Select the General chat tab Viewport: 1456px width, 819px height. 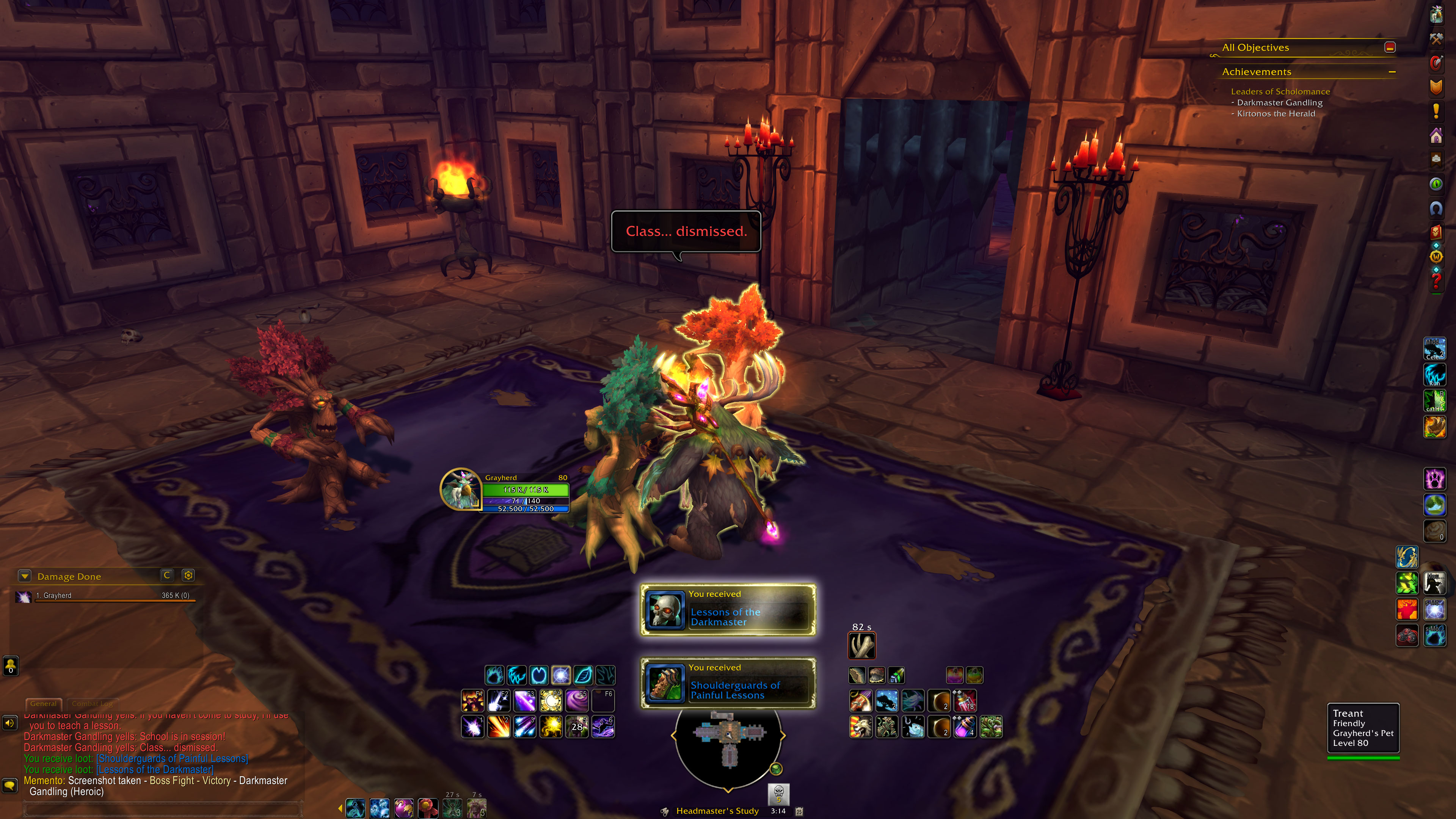point(44,704)
